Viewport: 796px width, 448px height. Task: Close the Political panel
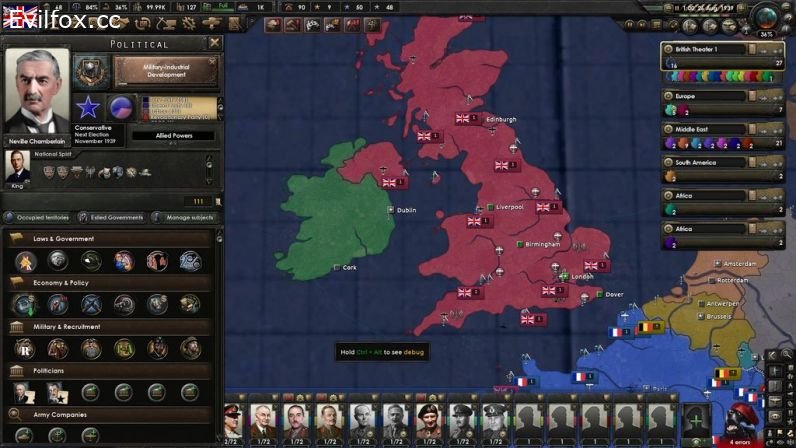pyautogui.click(x=214, y=43)
